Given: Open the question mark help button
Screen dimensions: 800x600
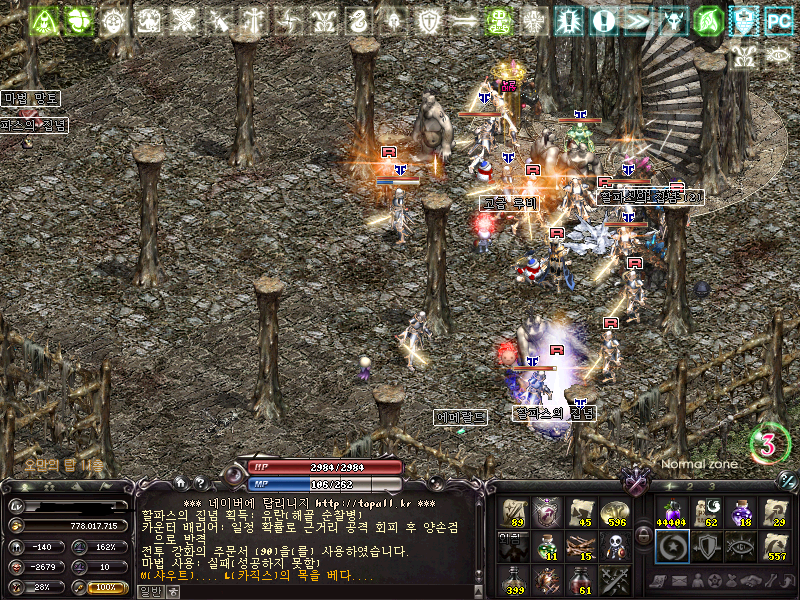Looking at the screenshot, I should point(200,482).
